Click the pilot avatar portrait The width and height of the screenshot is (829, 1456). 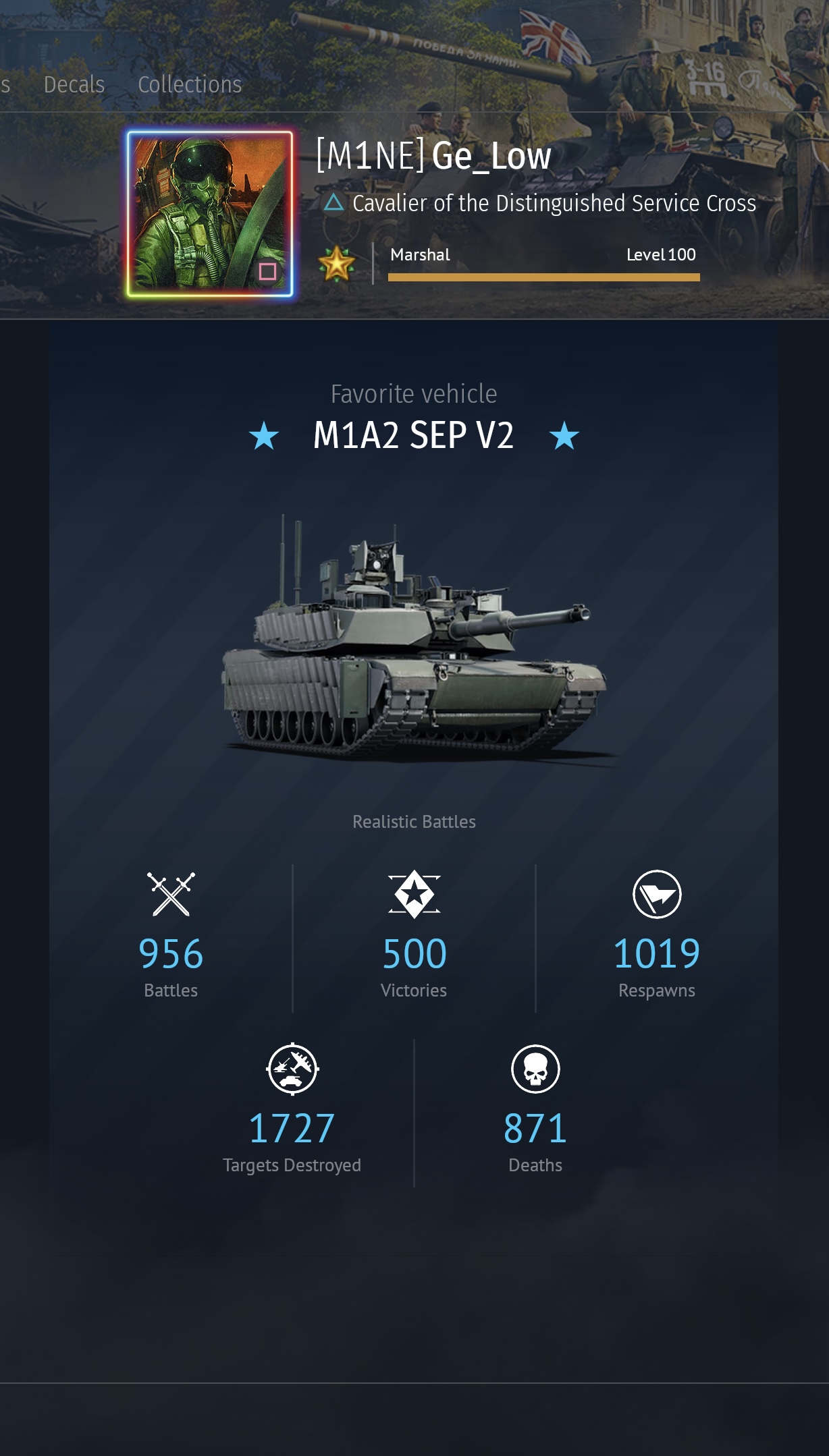tap(210, 214)
